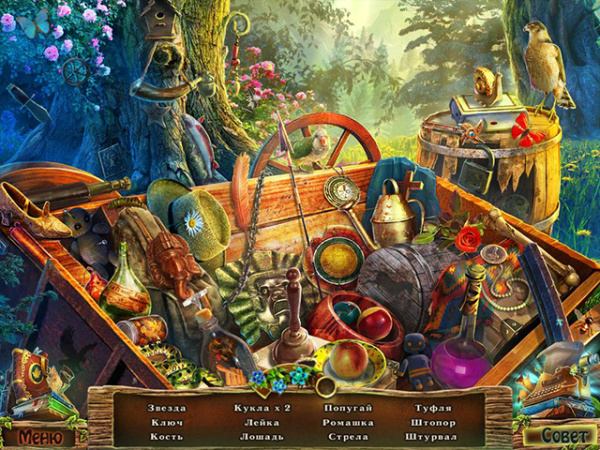Image resolution: width=600 pixels, height=450 pixels.
Task: Open the Меню button
Action: [x=40, y=437]
